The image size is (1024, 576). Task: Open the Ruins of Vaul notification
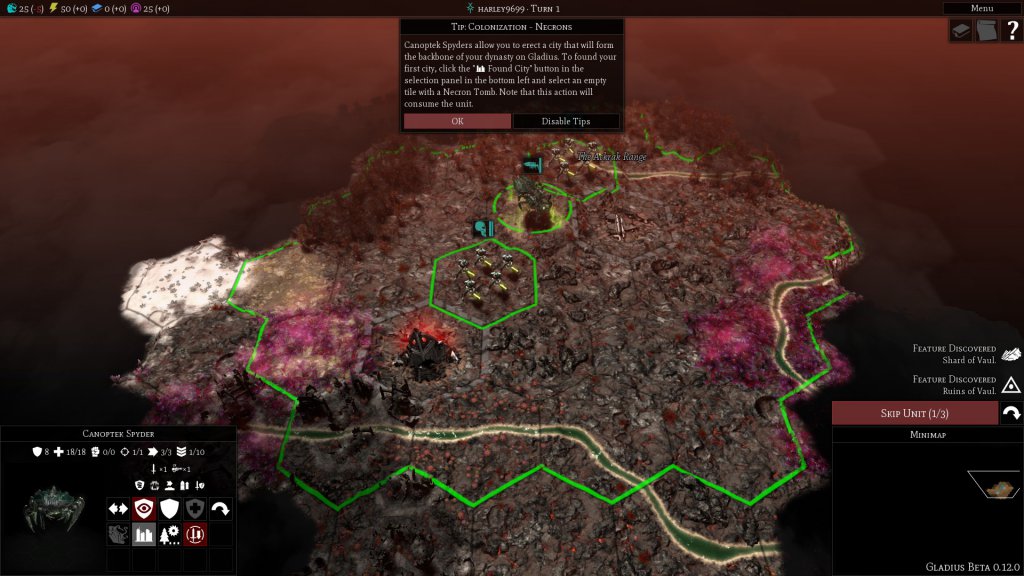pos(1010,385)
